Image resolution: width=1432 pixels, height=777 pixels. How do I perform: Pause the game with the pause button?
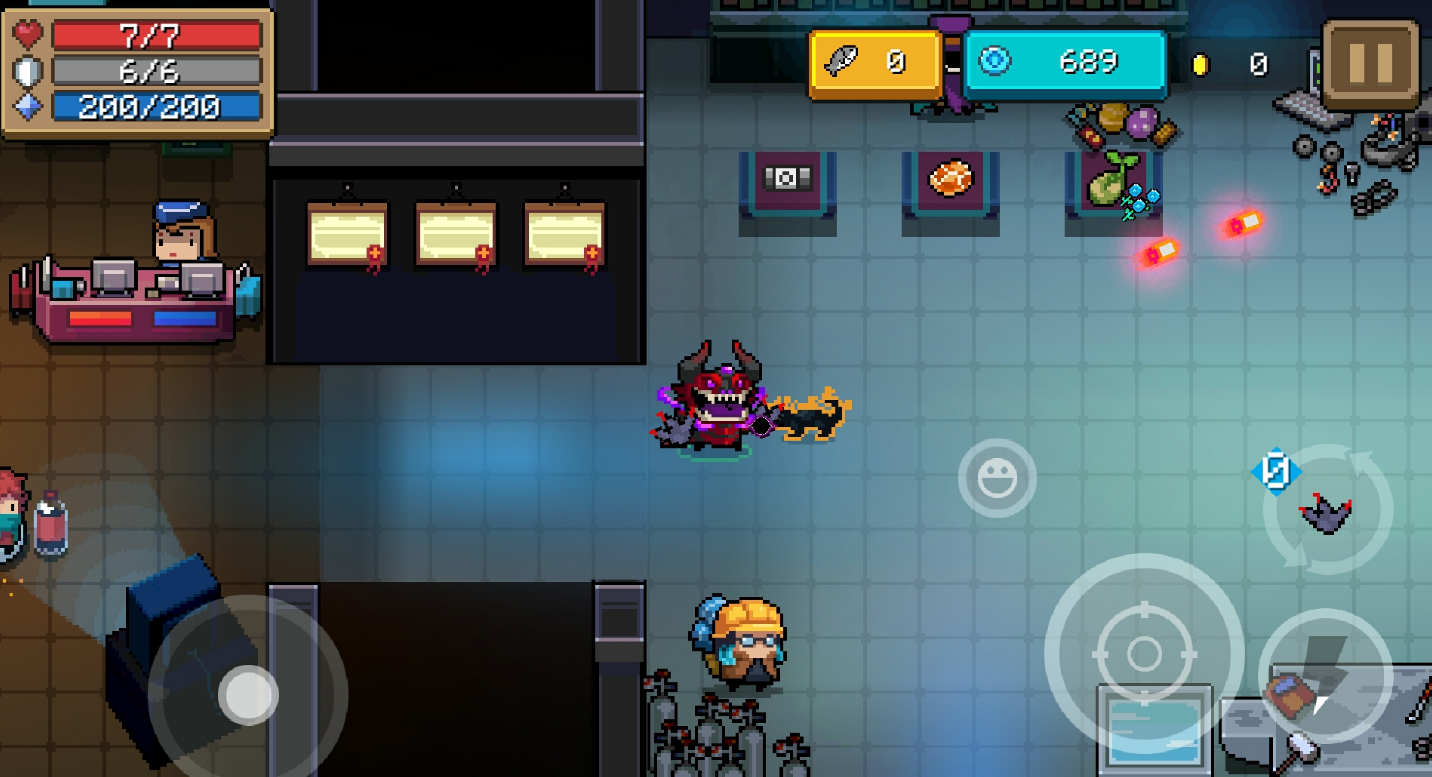pyautogui.click(x=1371, y=64)
